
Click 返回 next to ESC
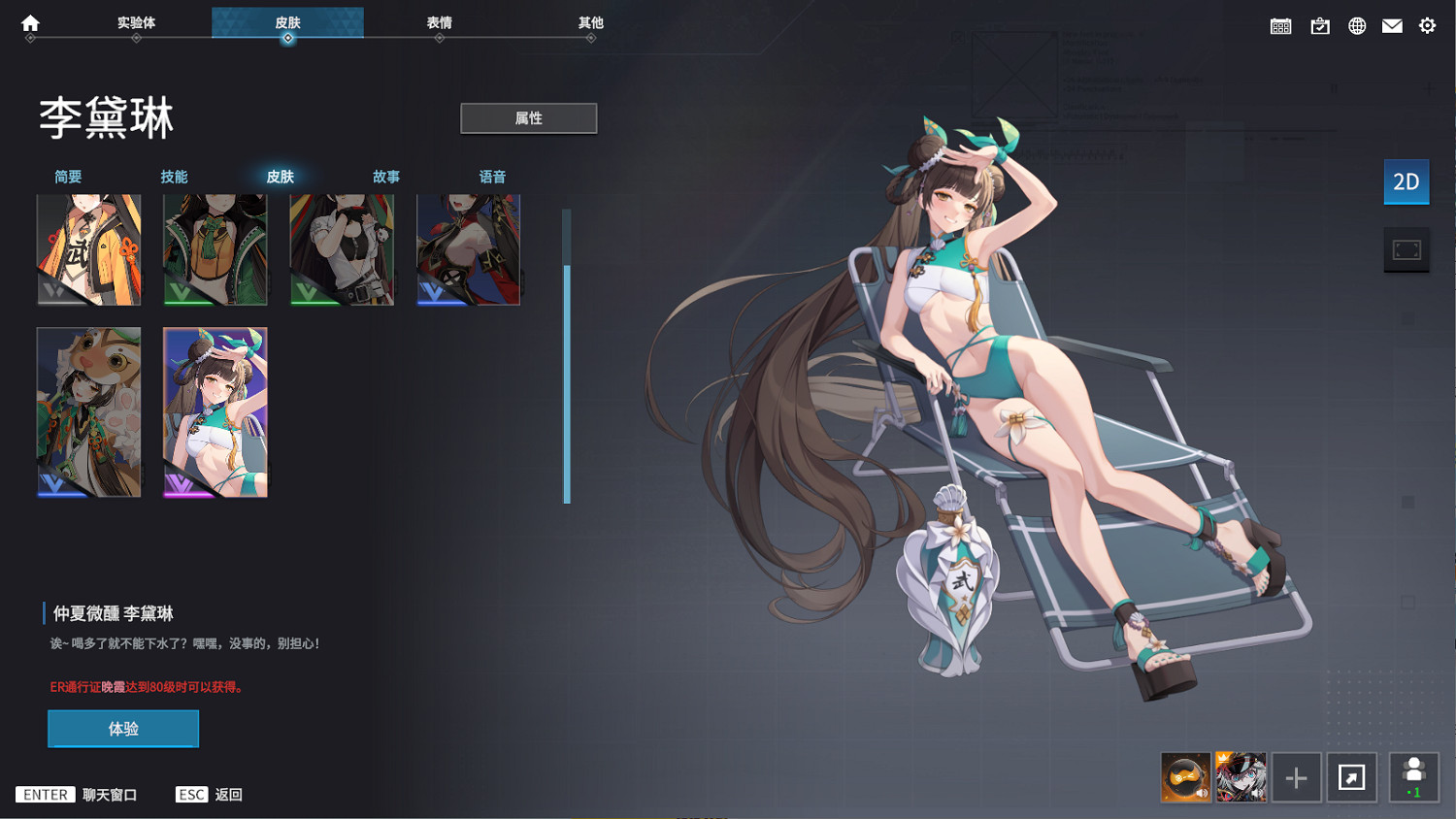(227, 794)
